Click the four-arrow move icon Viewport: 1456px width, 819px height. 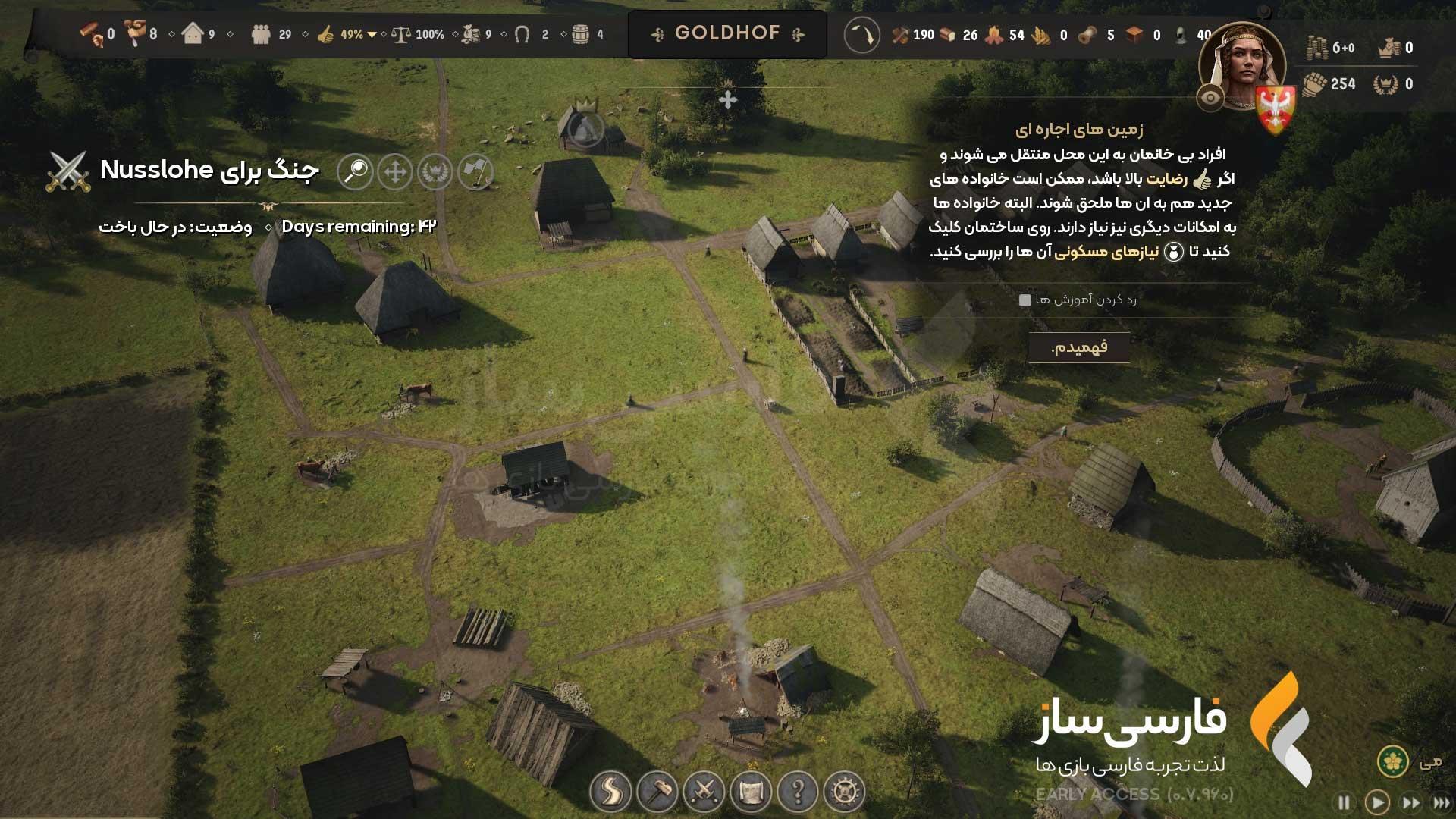395,171
